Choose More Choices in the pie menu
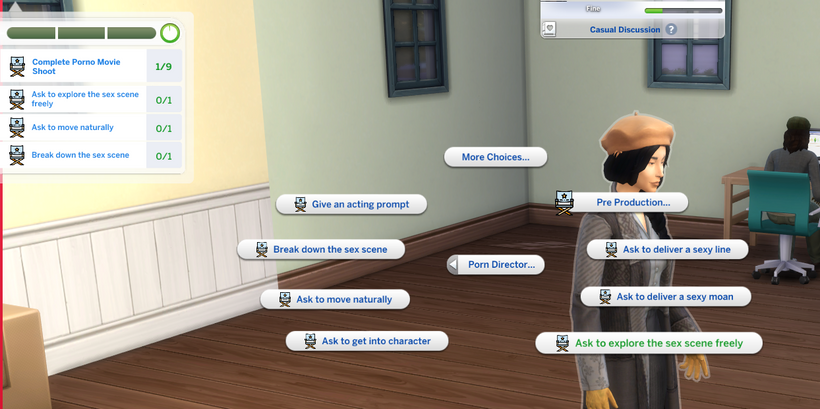This screenshot has width=820, height=409. [x=496, y=157]
